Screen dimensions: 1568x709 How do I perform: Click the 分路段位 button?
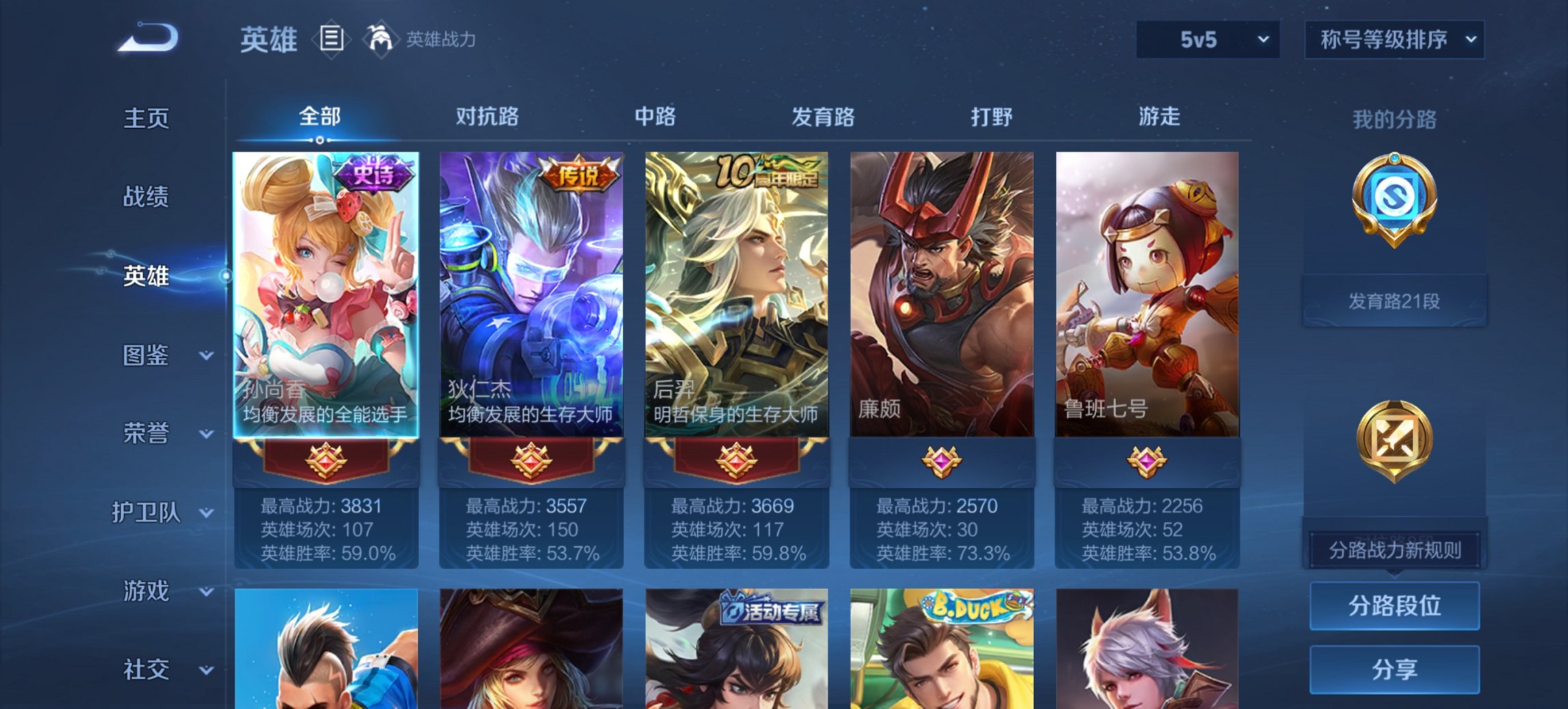click(x=1394, y=606)
